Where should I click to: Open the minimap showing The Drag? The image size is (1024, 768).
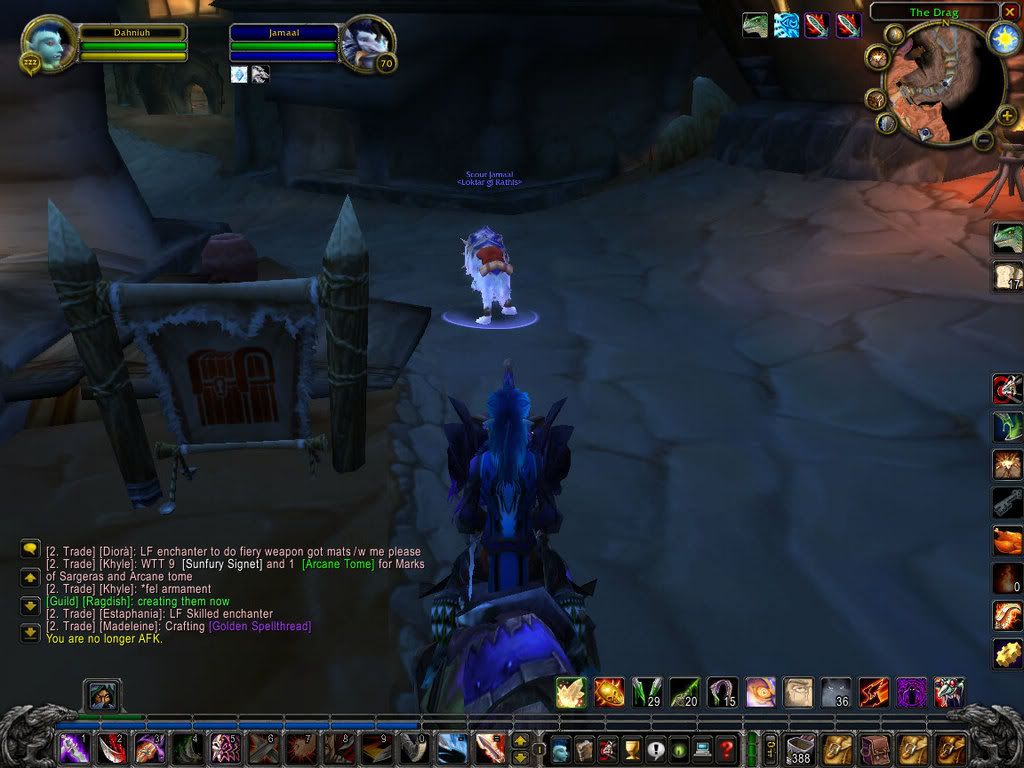pyautogui.click(x=934, y=85)
